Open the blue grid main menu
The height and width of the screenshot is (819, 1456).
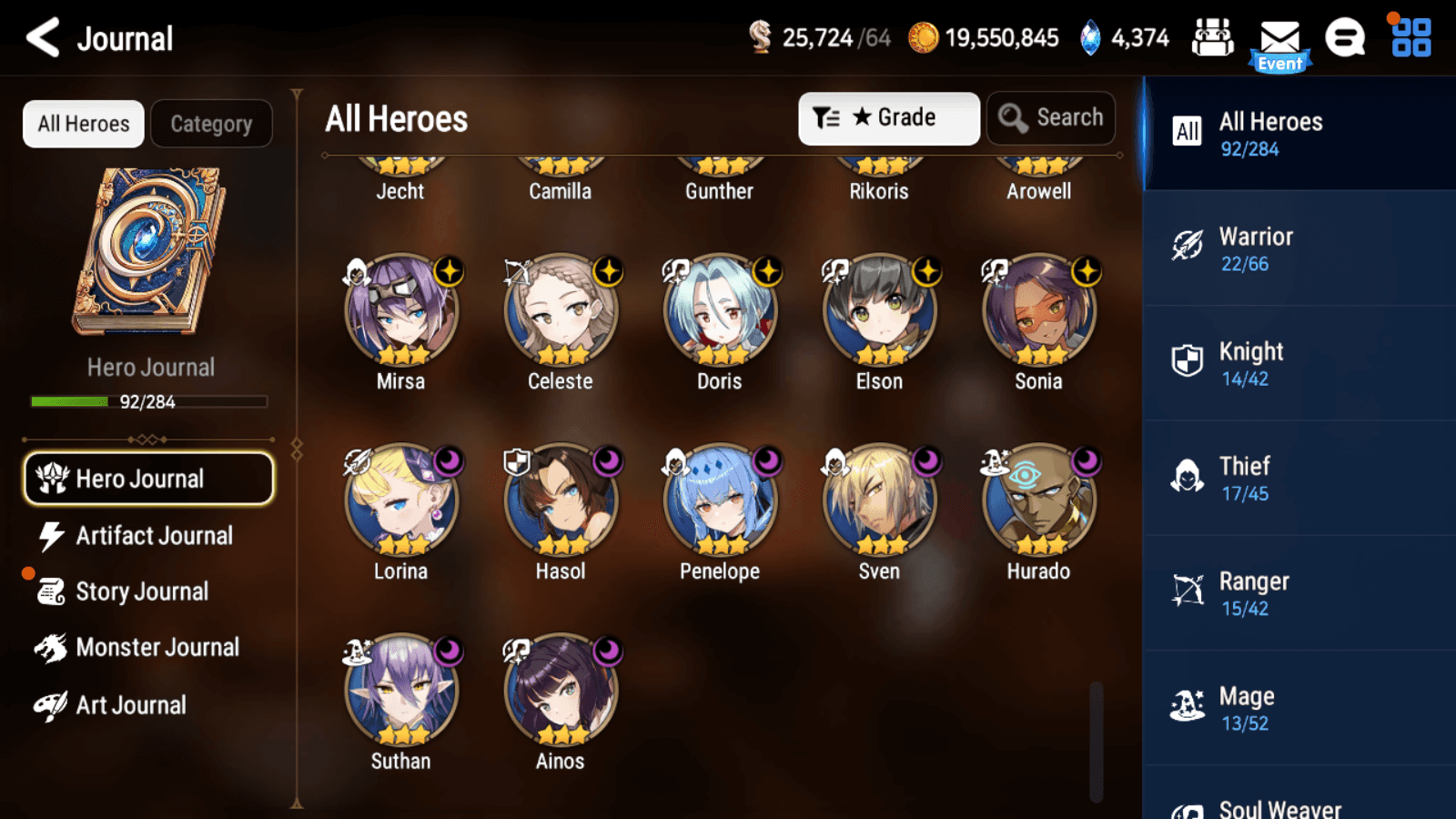[x=1410, y=38]
